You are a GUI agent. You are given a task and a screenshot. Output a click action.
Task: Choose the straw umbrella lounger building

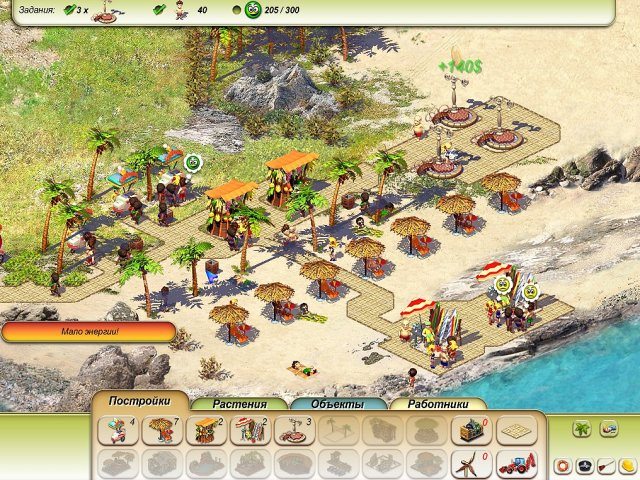160,430
